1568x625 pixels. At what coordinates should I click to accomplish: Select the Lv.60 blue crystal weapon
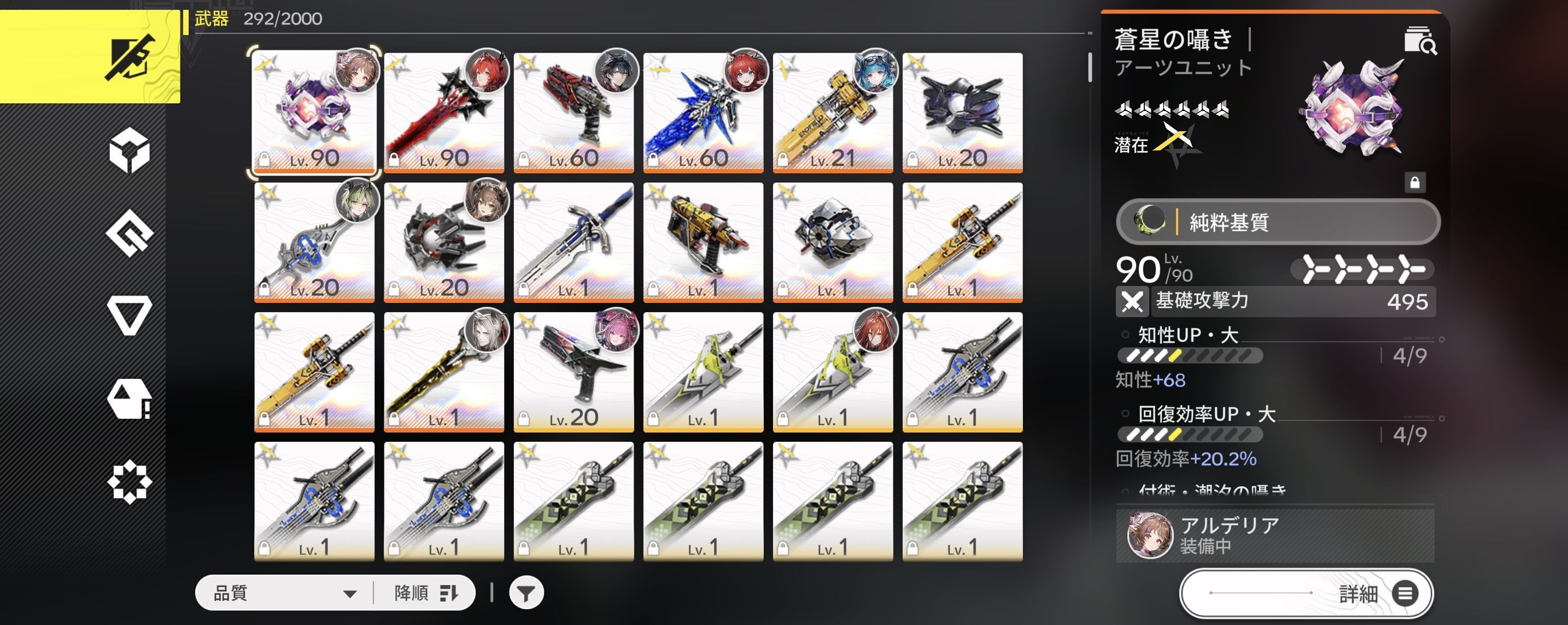[x=703, y=113]
